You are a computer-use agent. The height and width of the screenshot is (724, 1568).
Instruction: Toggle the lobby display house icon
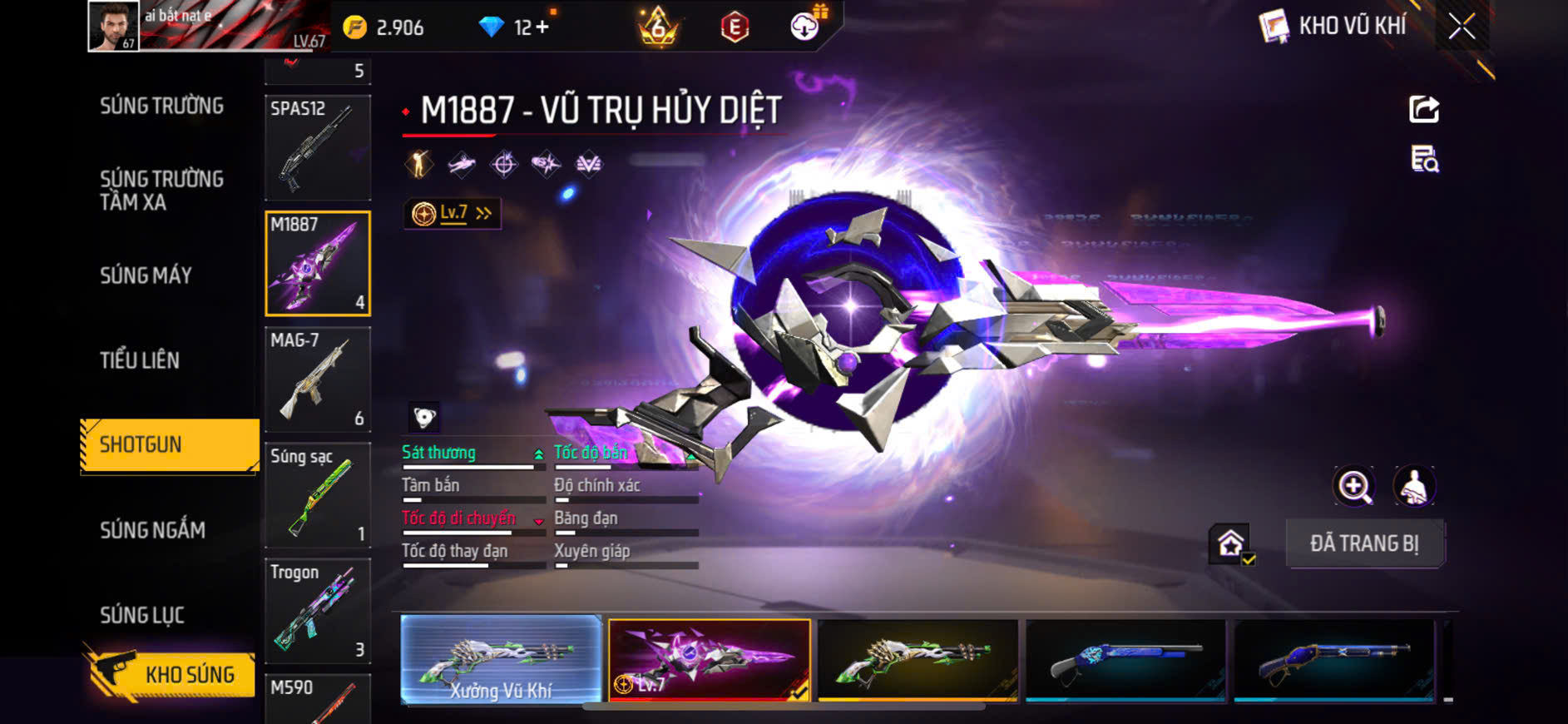(x=1231, y=544)
